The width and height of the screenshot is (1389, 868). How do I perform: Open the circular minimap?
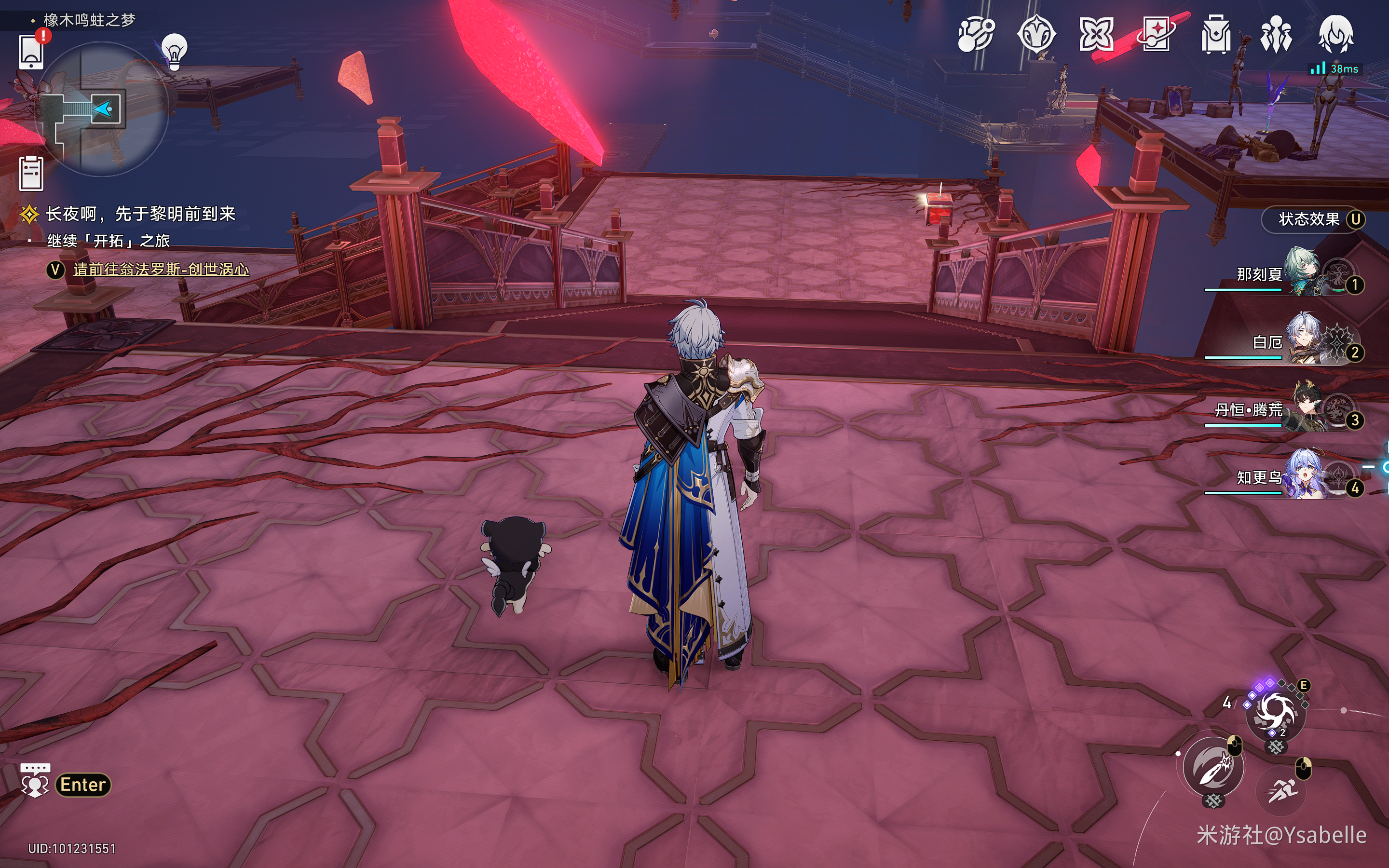point(102,109)
